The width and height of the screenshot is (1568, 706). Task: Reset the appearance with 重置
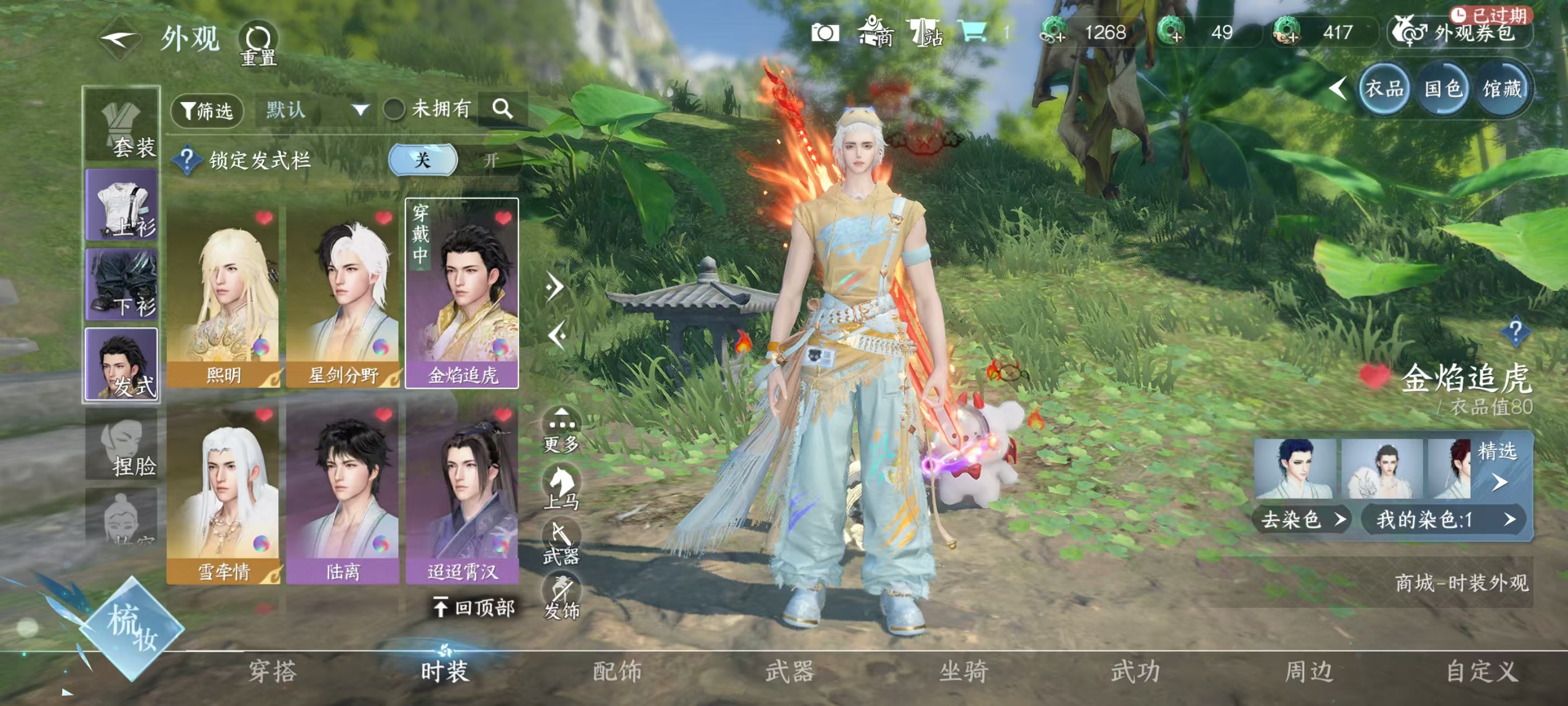(x=258, y=44)
